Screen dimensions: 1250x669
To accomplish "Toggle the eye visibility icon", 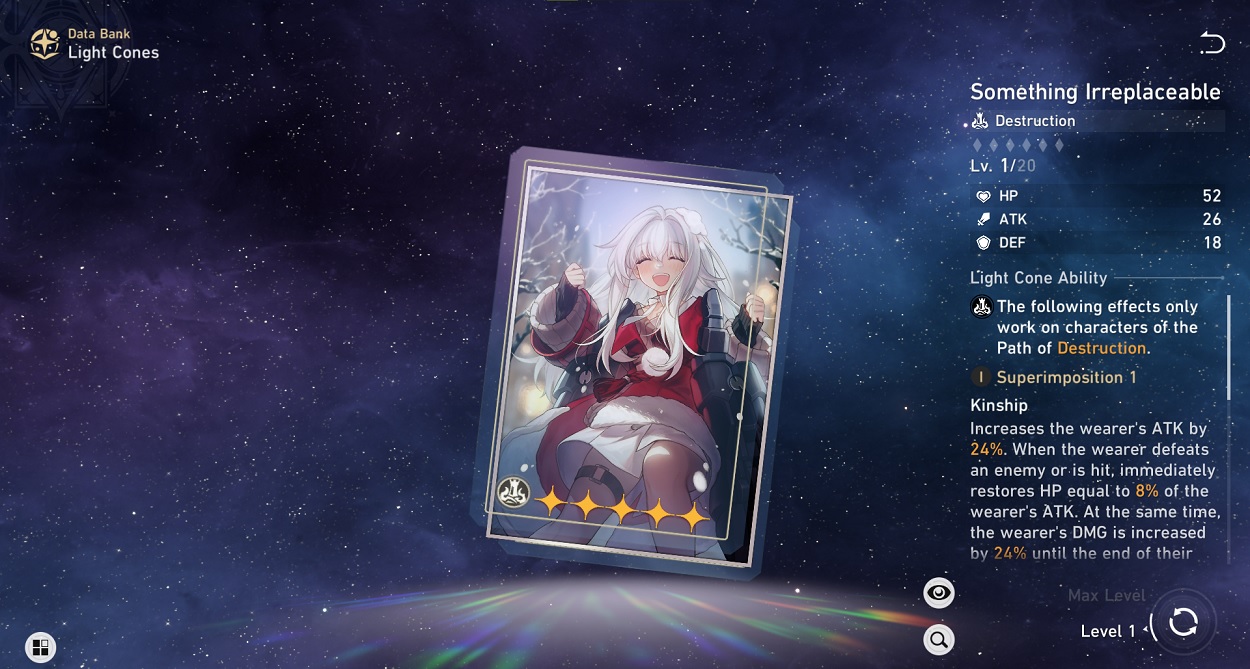I will click(938, 593).
